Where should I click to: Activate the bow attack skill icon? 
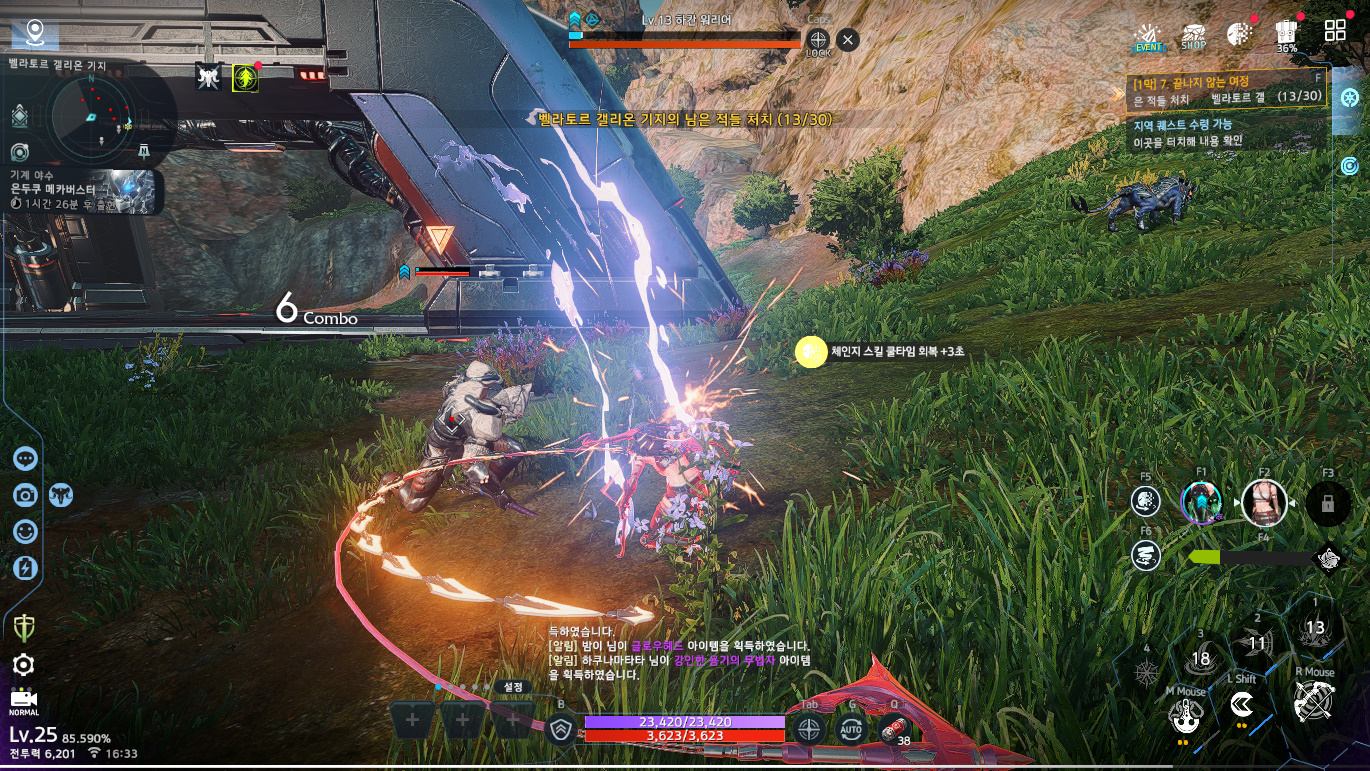tap(1313, 702)
